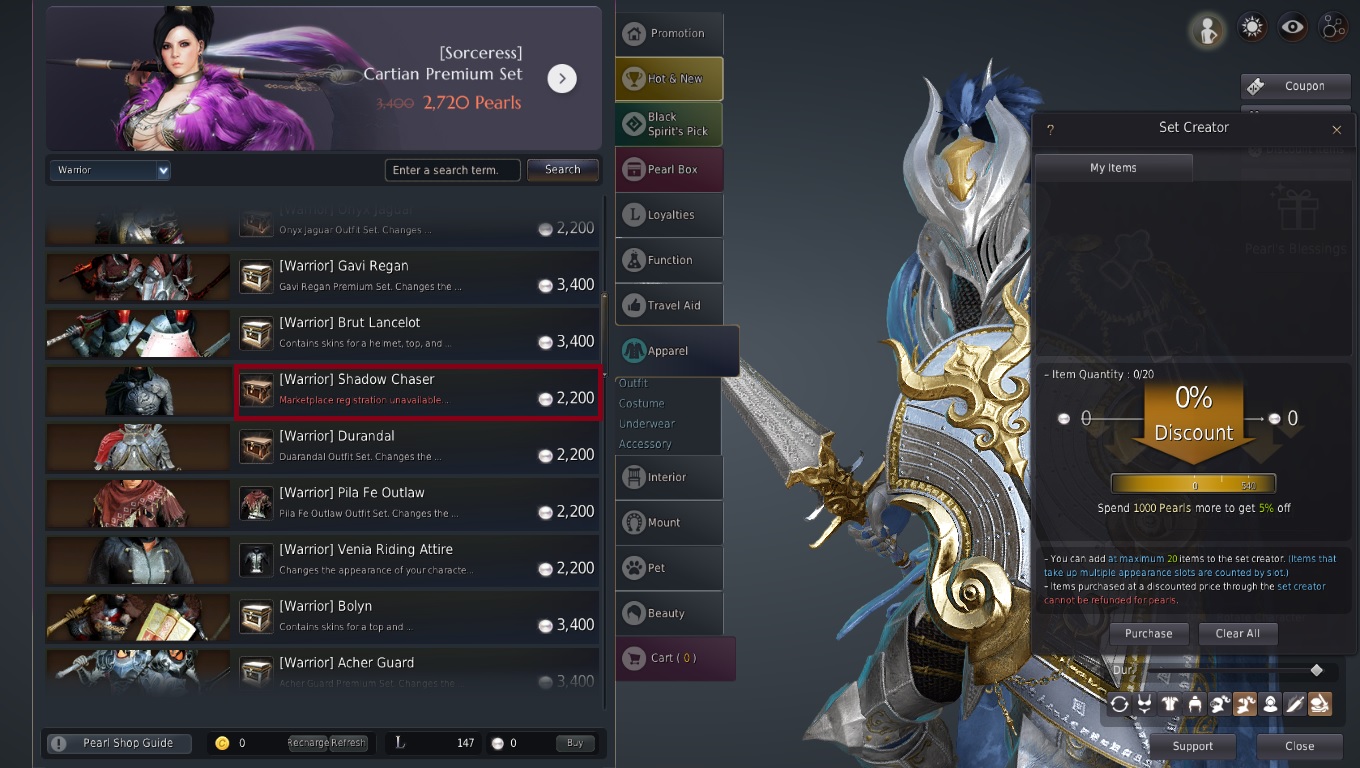This screenshot has width=1360, height=768.
Task: Select the armor piece preview icon
Action: (x=1169, y=704)
